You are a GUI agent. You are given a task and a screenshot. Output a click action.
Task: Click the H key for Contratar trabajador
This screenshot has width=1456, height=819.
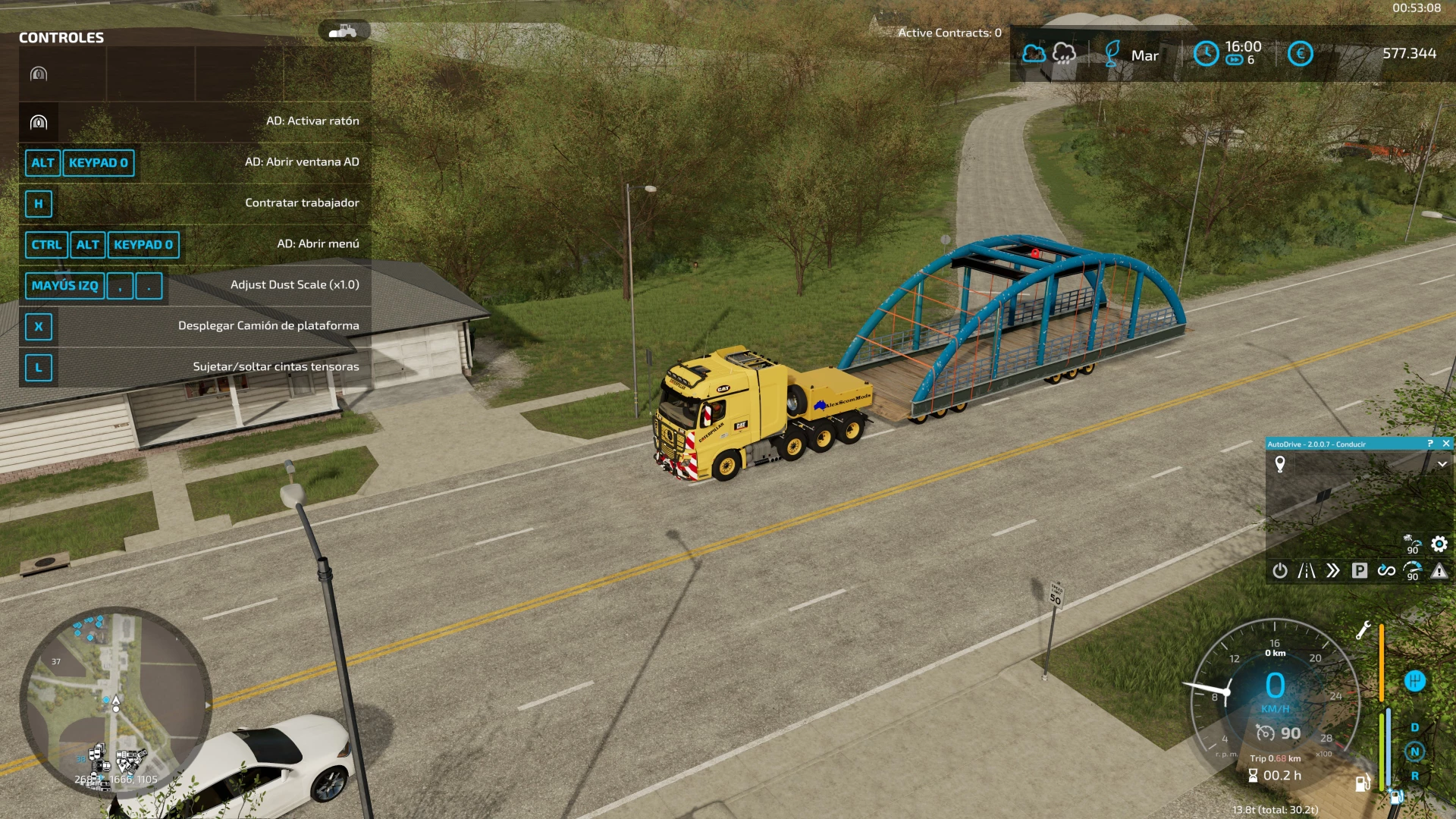pyautogui.click(x=39, y=204)
